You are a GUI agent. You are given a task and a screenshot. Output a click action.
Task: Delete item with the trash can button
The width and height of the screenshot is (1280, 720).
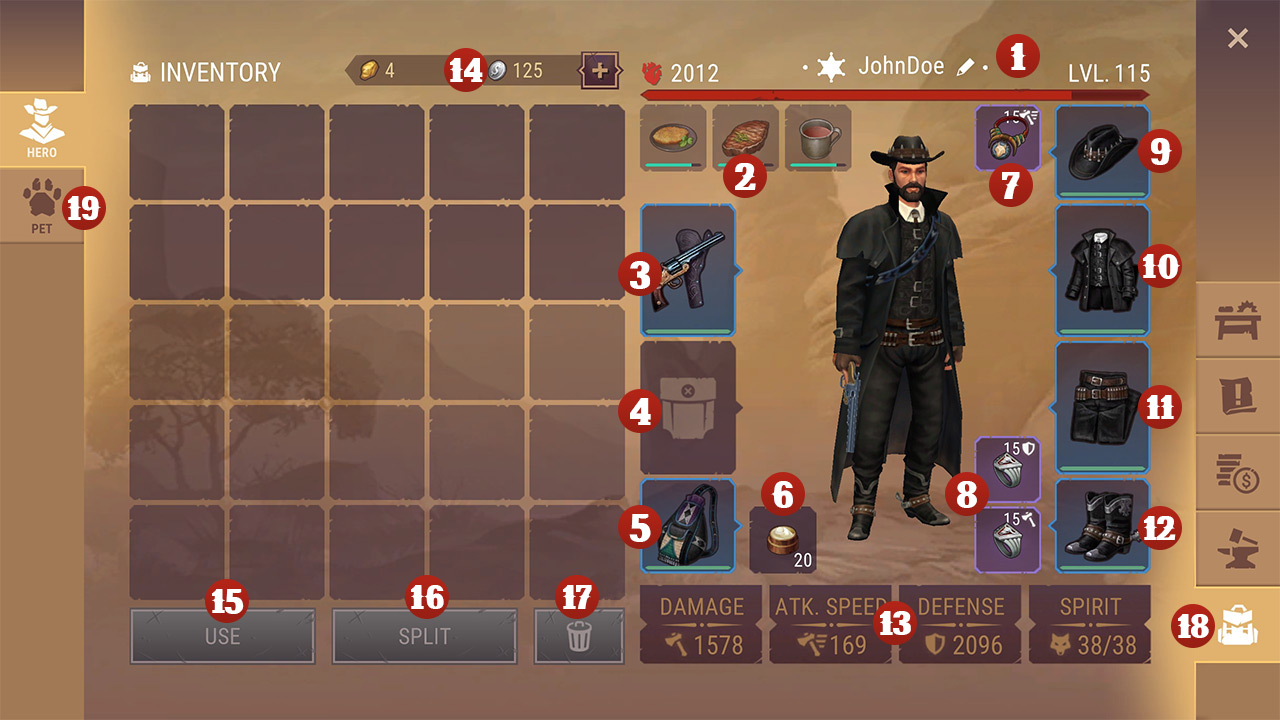579,636
